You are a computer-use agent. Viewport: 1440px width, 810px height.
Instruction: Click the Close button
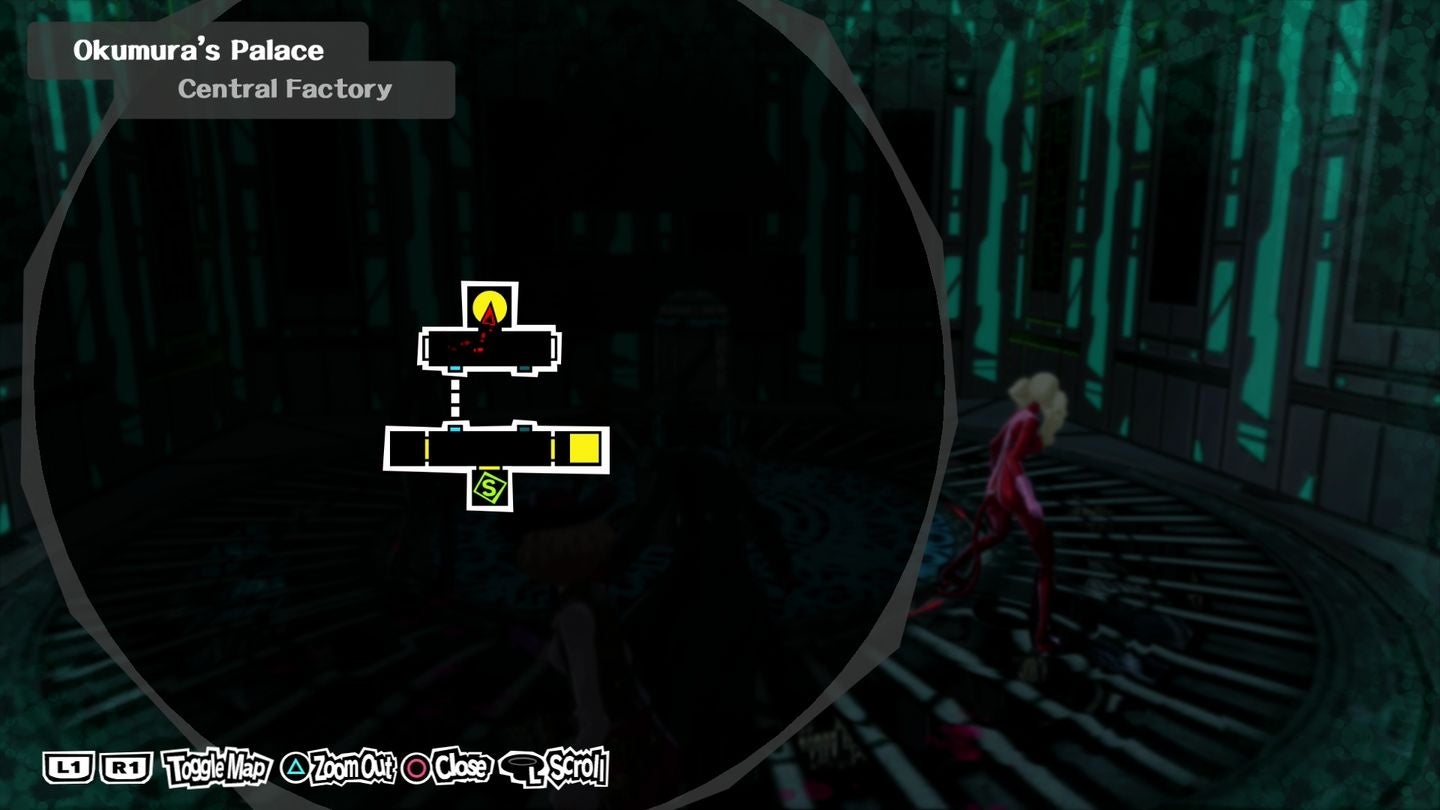coord(462,770)
